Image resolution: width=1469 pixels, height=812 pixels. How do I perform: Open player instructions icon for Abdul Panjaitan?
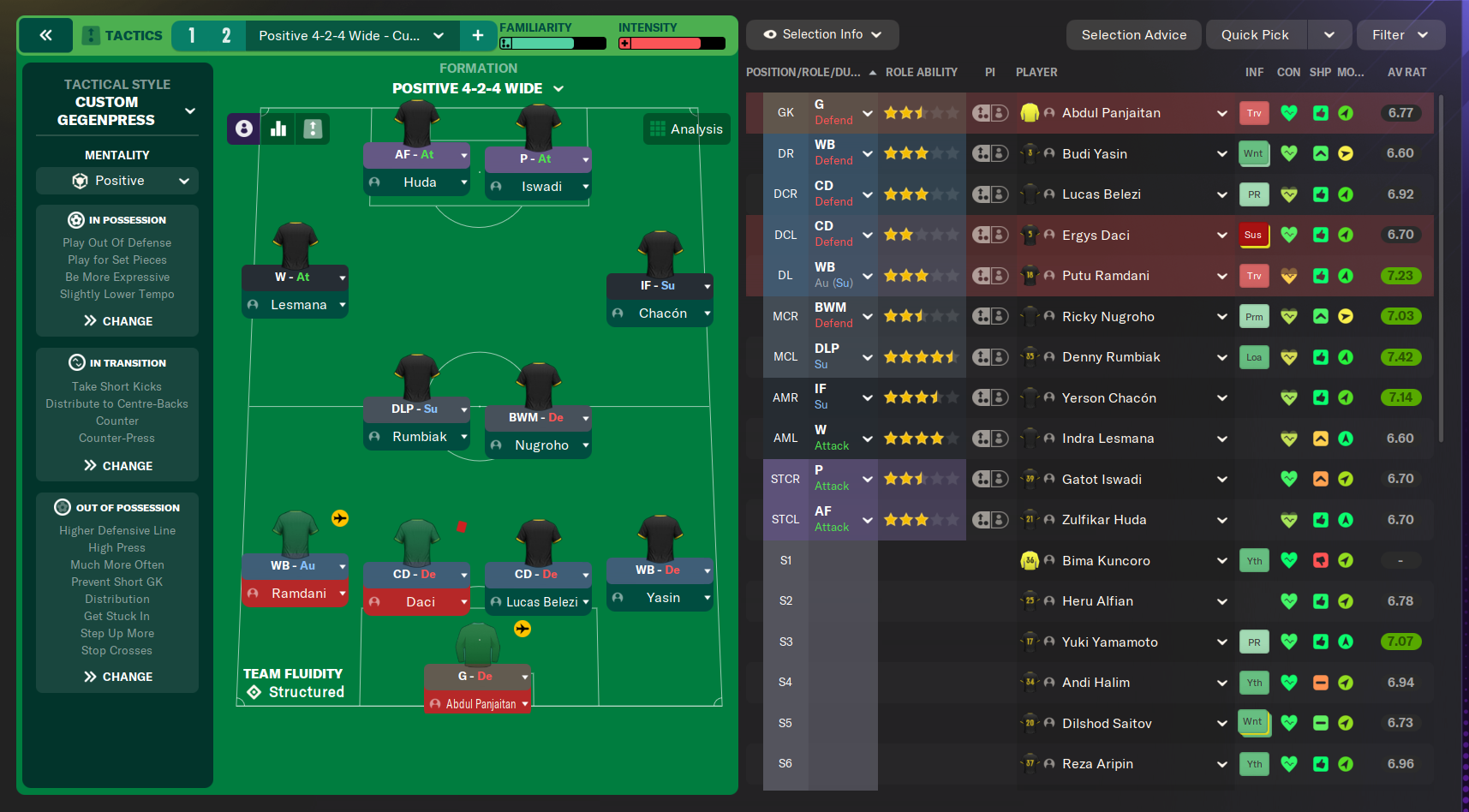990,112
